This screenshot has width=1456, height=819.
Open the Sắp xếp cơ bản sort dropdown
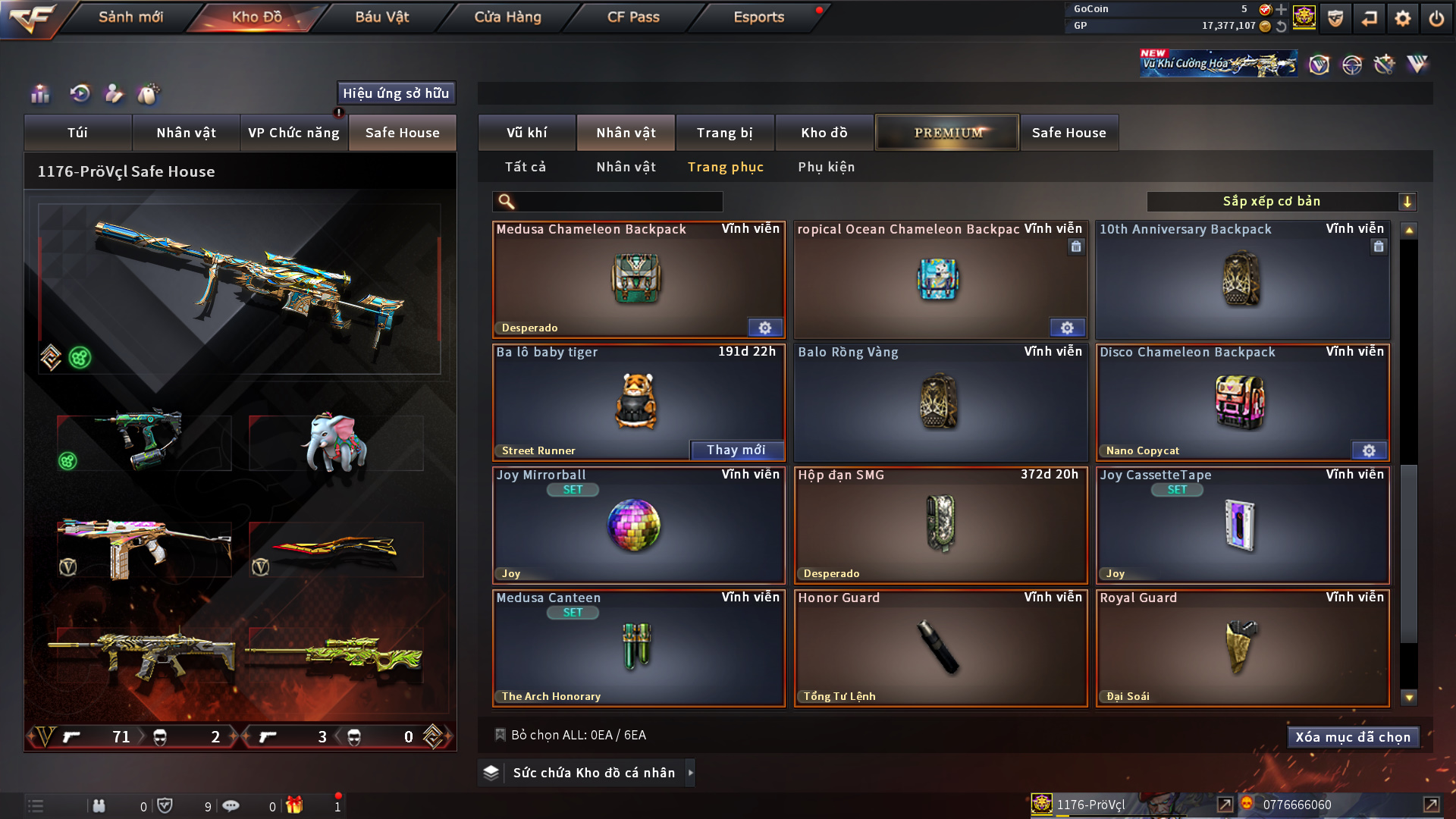click(1281, 202)
